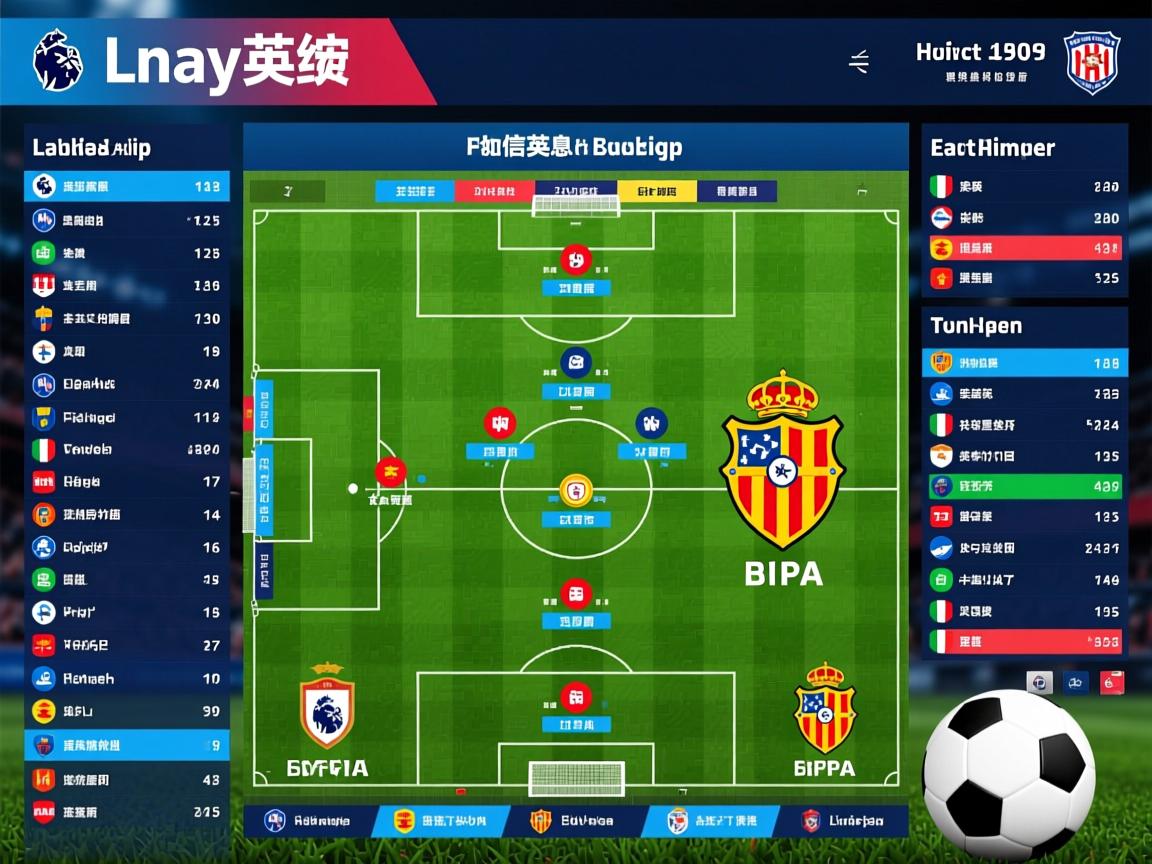Open the Linarpao item in the bottom bar
The image size is (1152, 864).
843,821
